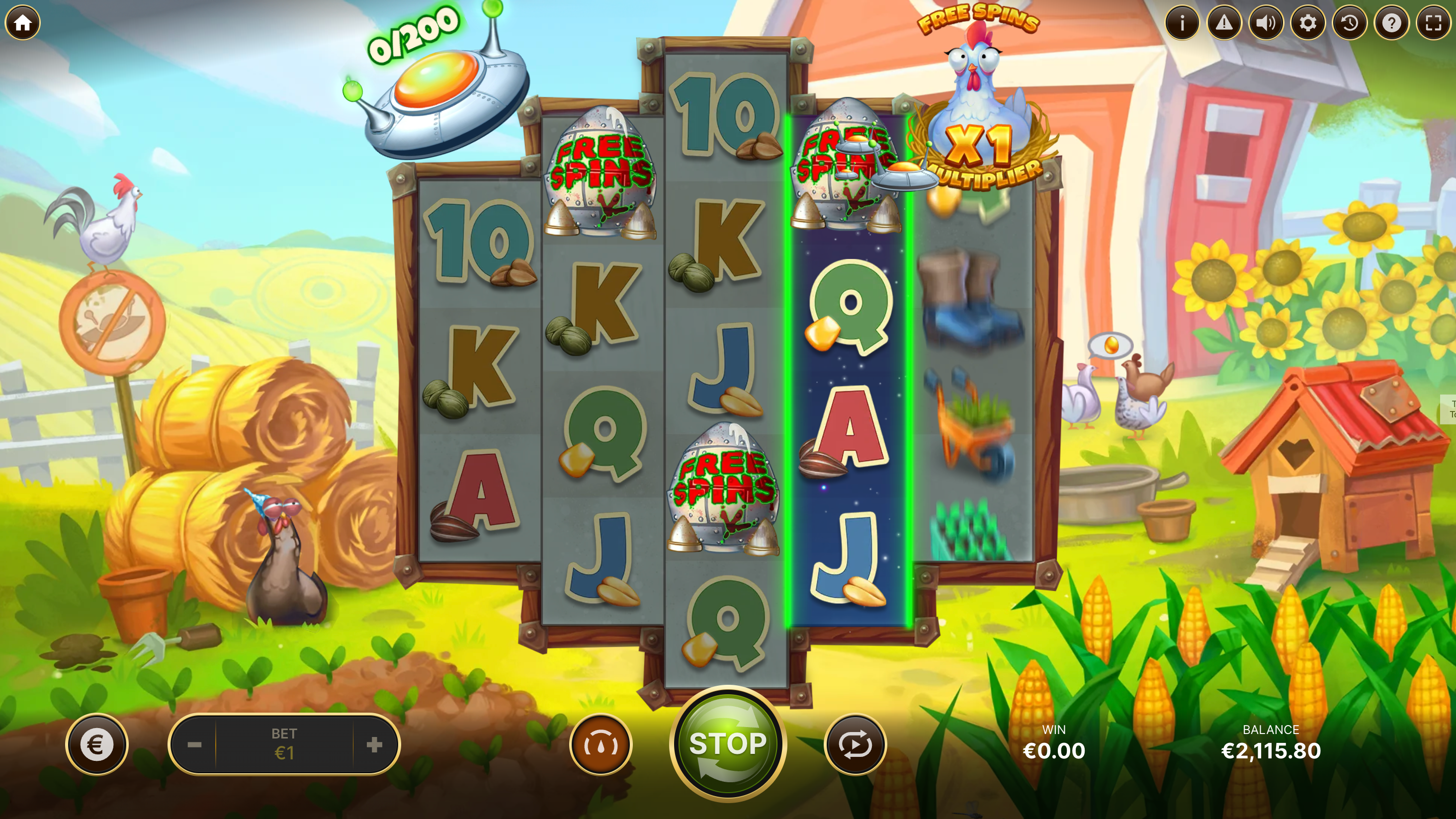Decrease the bet with minus

[194, 745]
